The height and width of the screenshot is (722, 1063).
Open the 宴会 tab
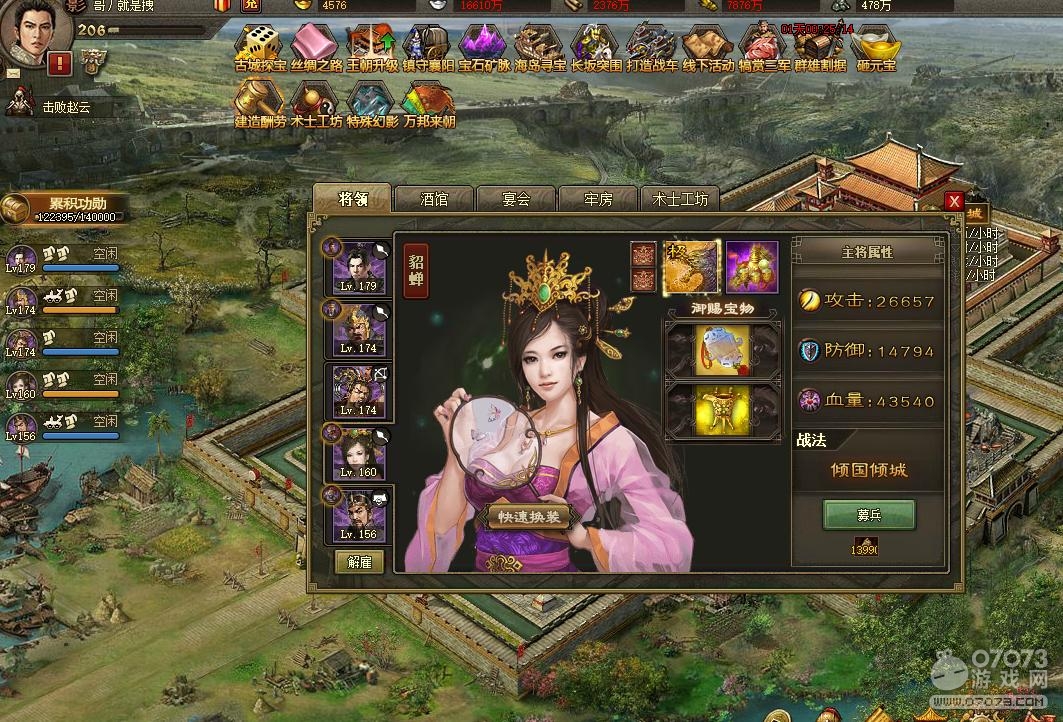point(516,199)
